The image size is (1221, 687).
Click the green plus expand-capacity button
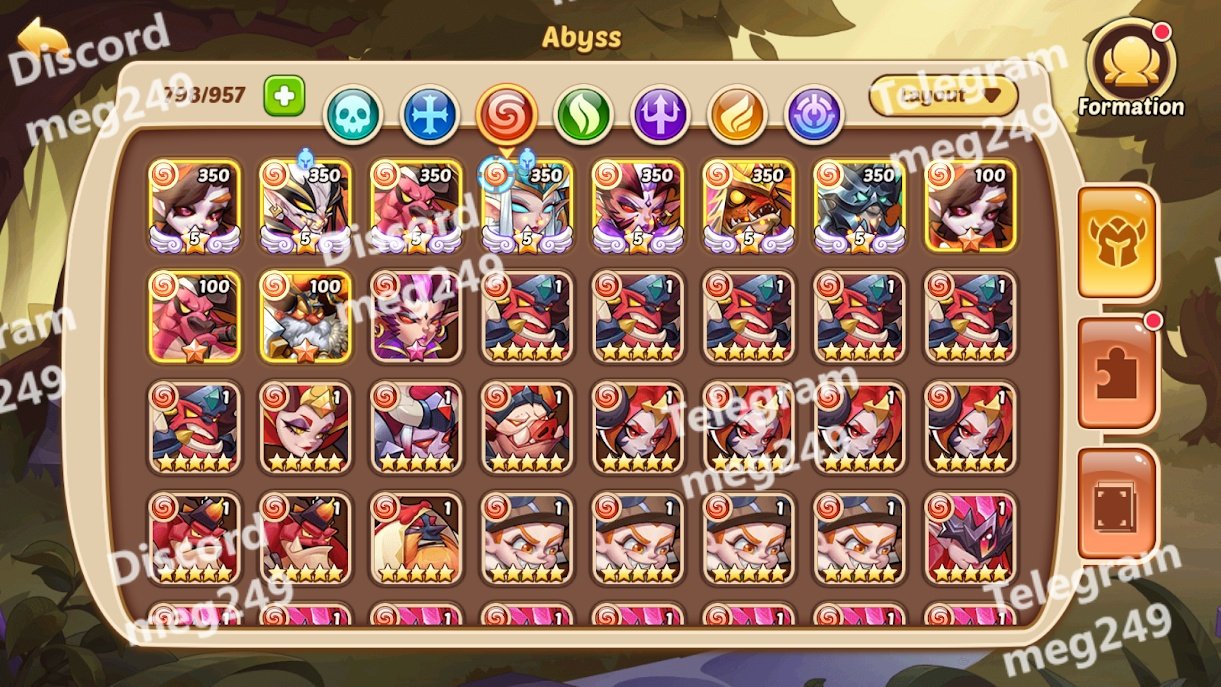[284, 96]
